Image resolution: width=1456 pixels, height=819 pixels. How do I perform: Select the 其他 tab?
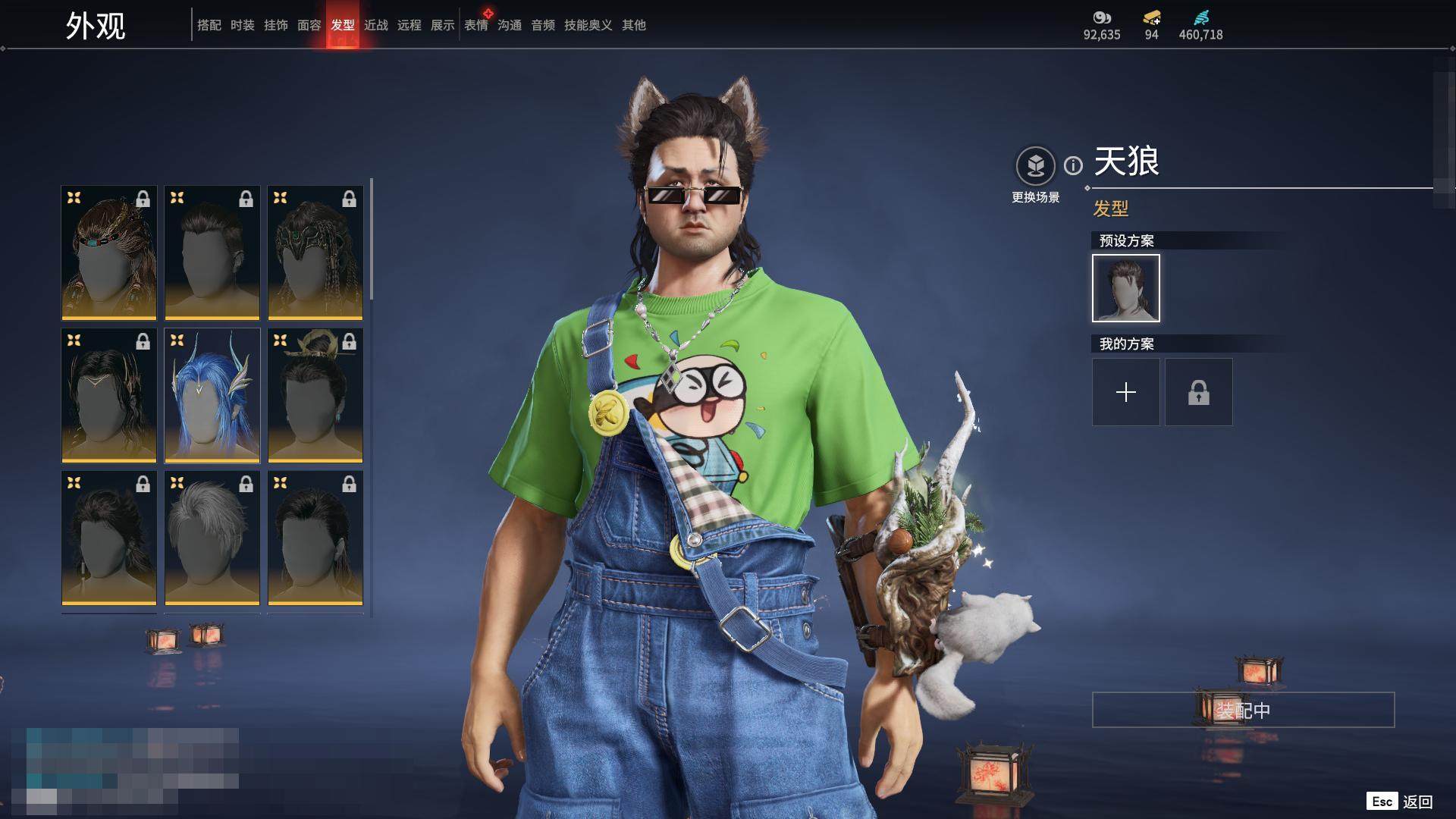634,25
